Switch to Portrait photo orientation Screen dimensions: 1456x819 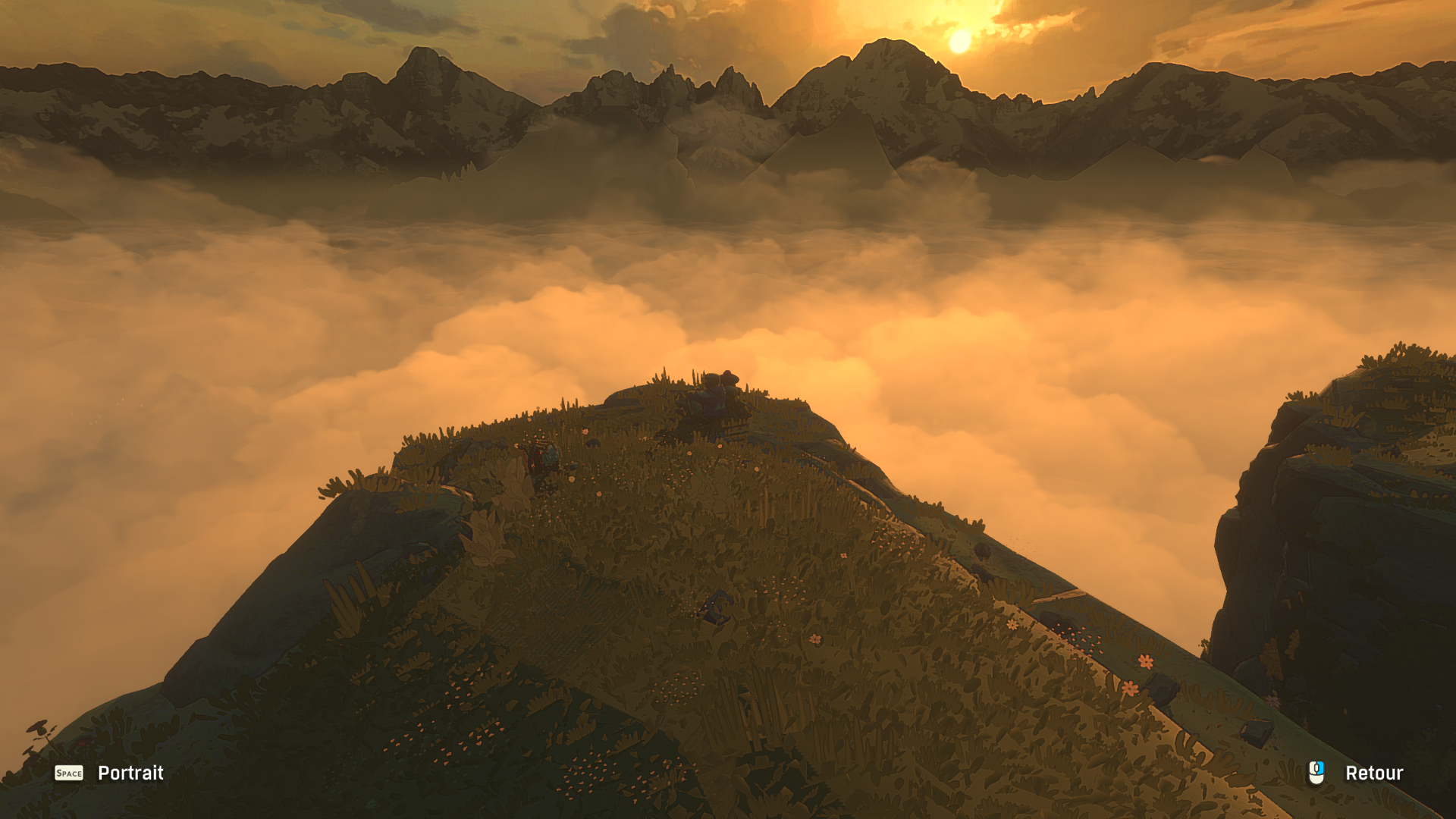(x=130, y=773)
